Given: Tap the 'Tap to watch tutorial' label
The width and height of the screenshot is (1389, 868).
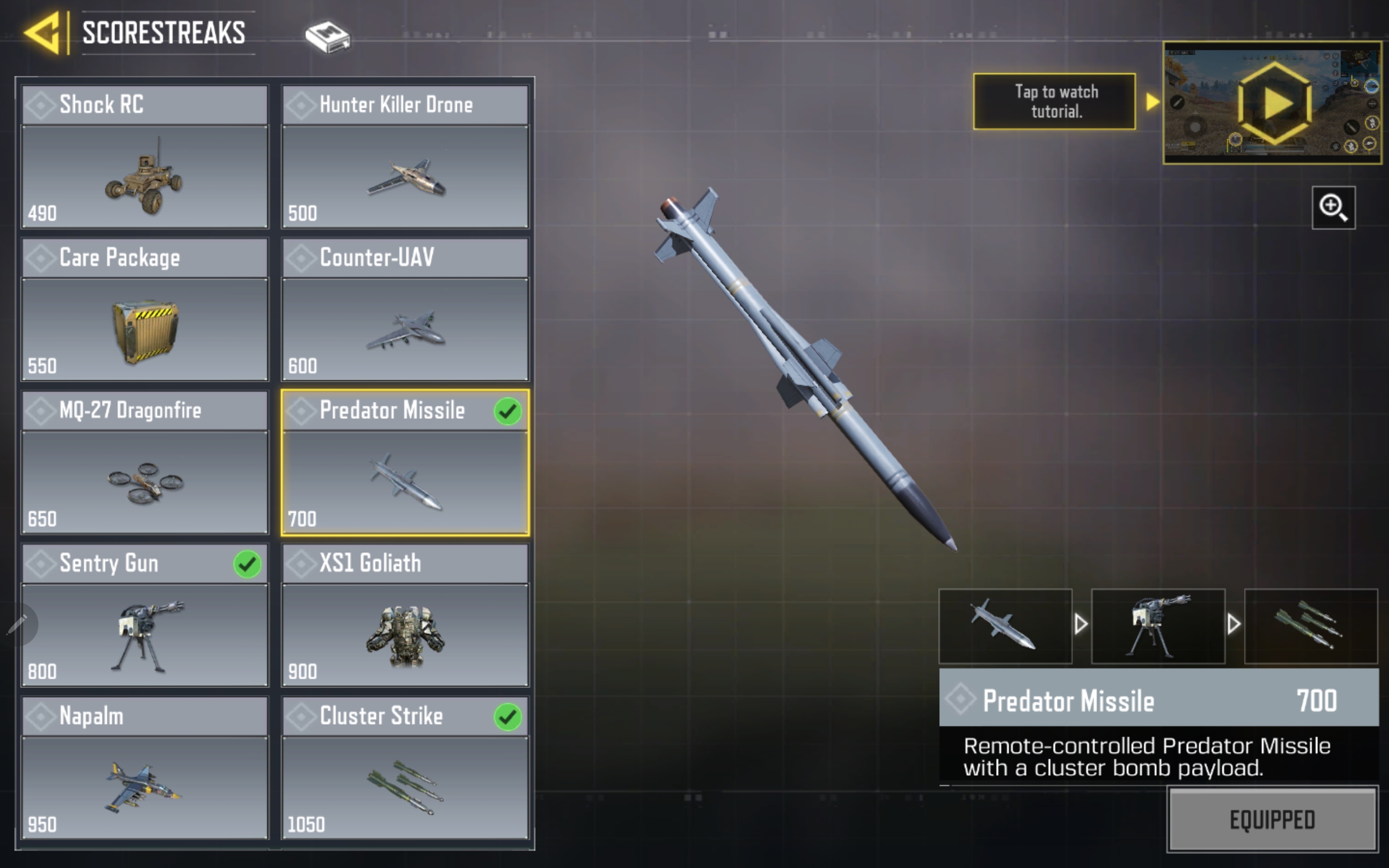Looking at the screenshot, I should pyautogui.click(x=1054, y=101).
